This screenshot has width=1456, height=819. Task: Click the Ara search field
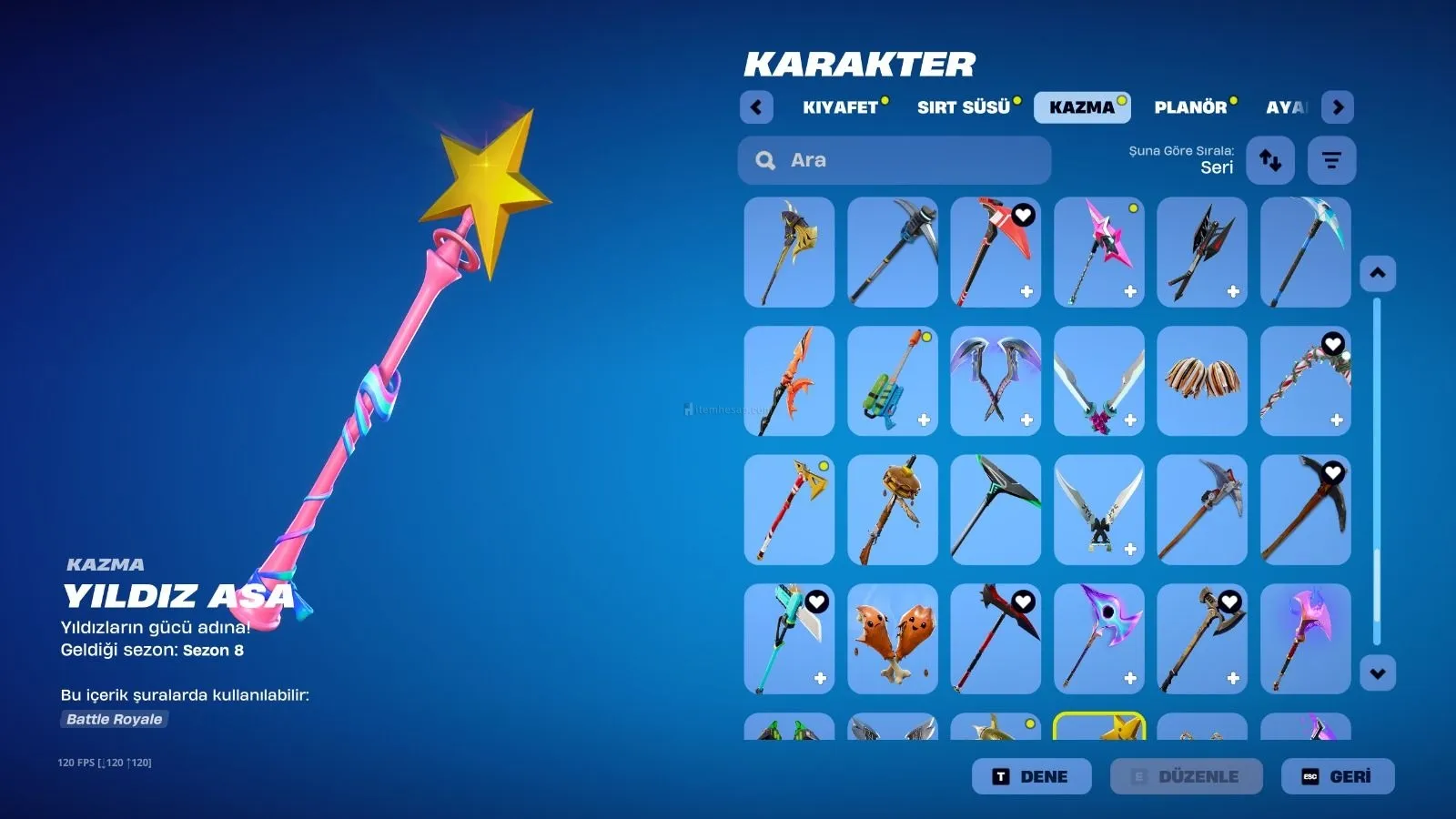pos(895,160)
